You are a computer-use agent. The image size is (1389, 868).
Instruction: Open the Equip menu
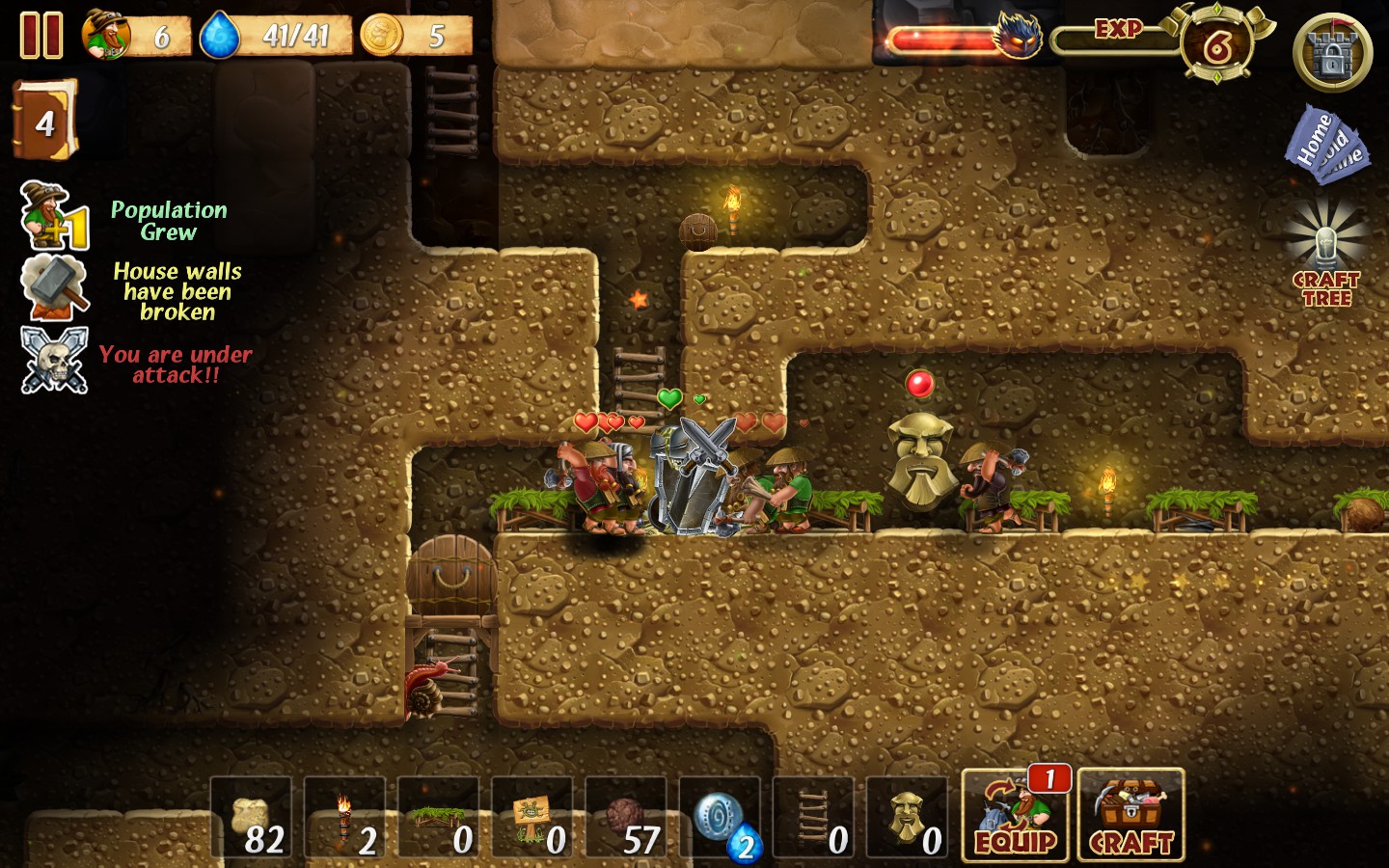(1015, 815)
